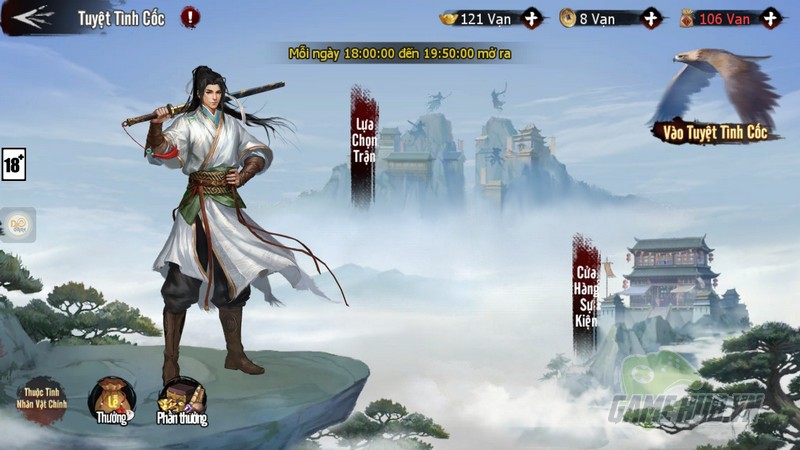The width and height of the screenshot is (800, 450).
Task: Click the small round chat icon
Action: pyautogui.click(x=18, y=225)
